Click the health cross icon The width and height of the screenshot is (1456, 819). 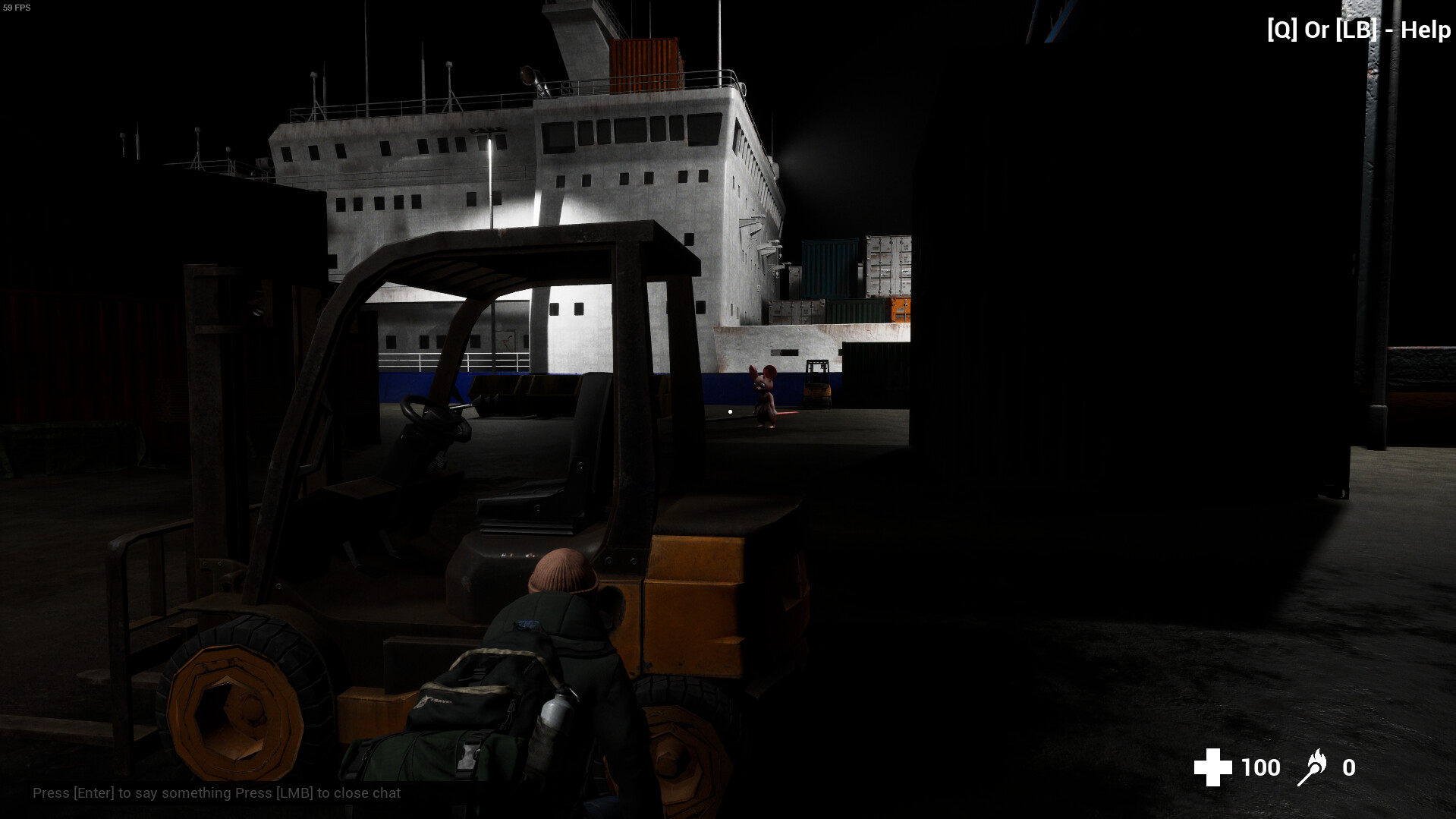coord(1215,767)
